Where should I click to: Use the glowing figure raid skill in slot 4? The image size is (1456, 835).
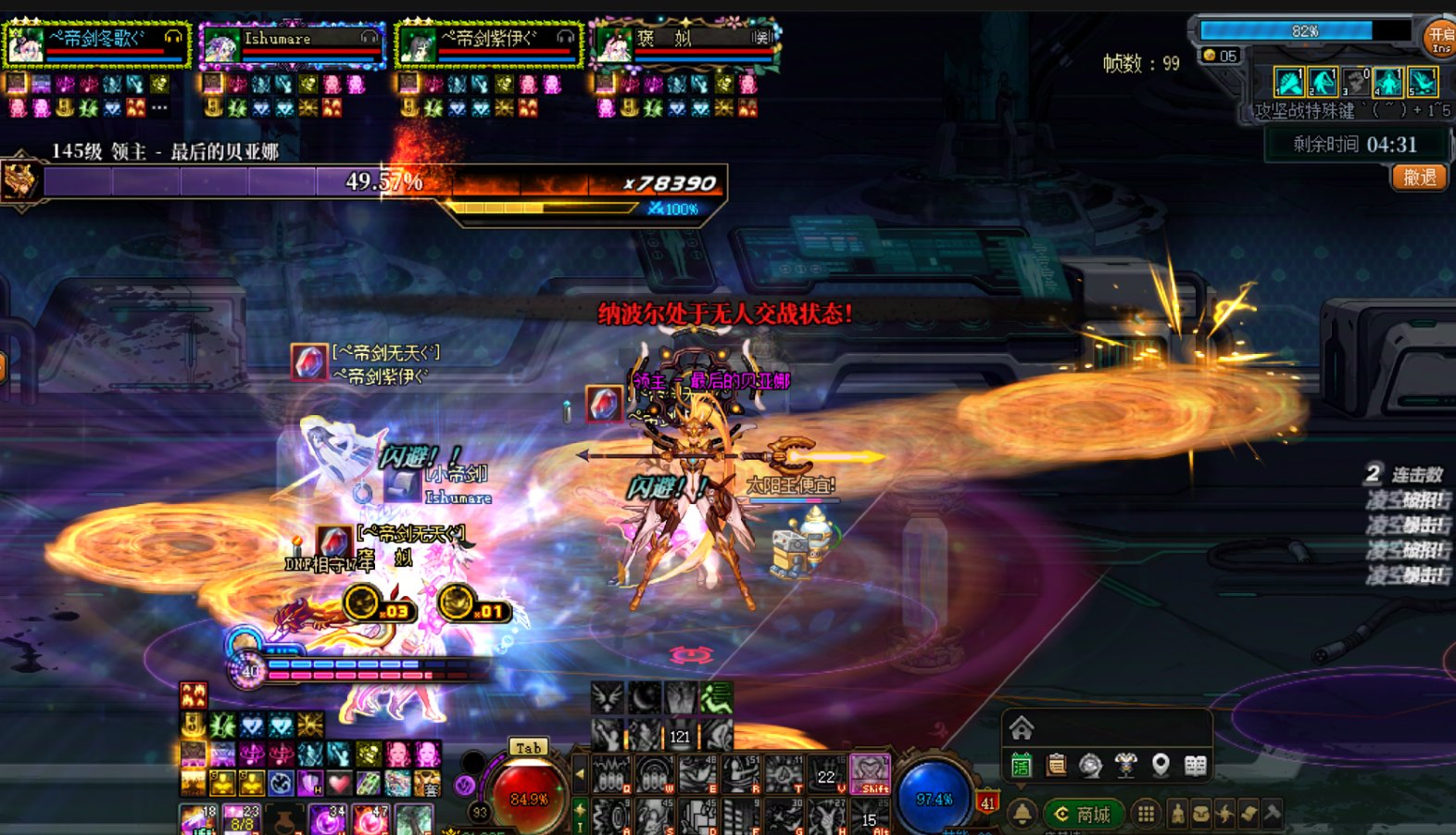point(1387,82)
